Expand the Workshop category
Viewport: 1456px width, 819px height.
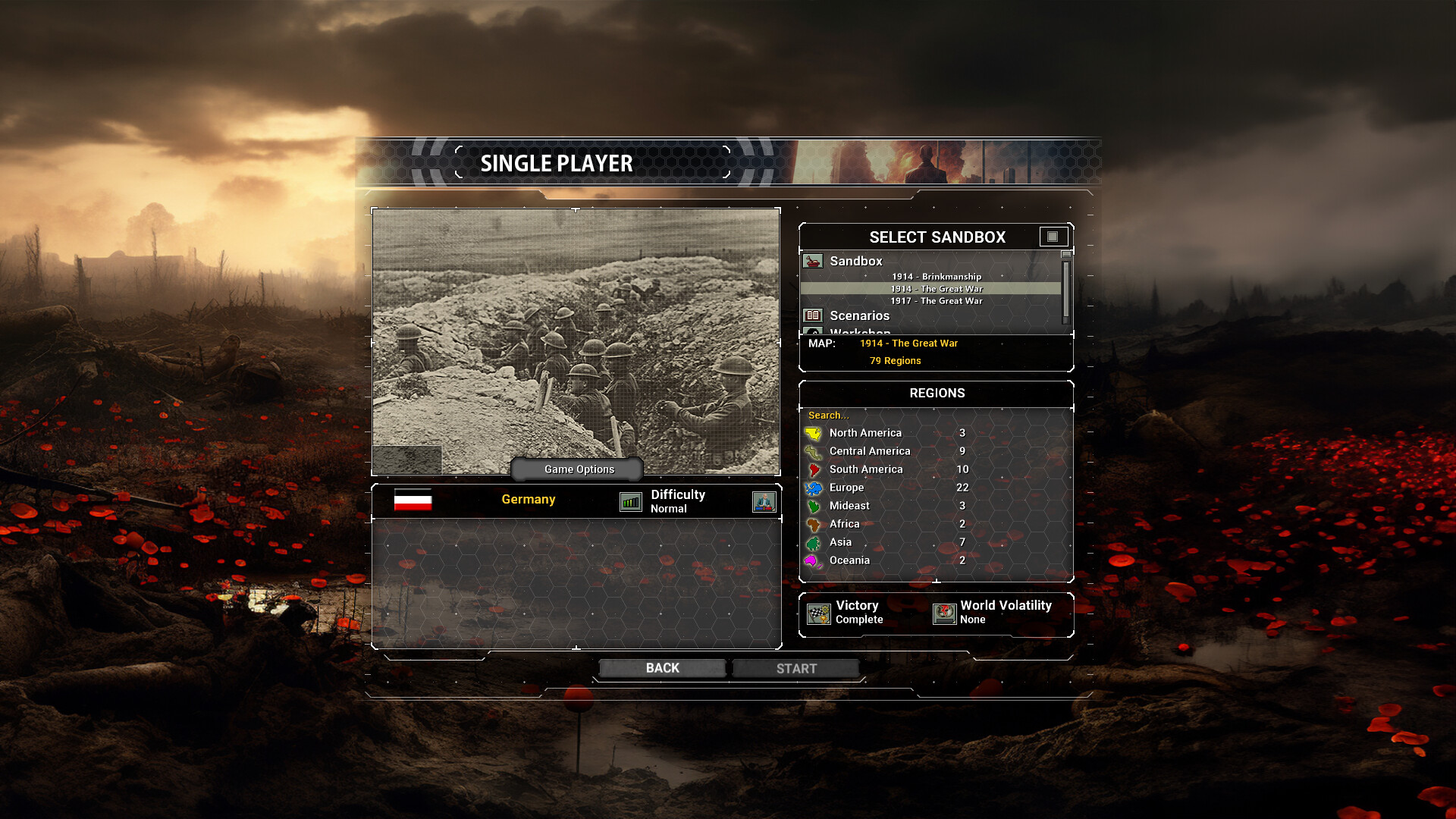pos(861,332)
